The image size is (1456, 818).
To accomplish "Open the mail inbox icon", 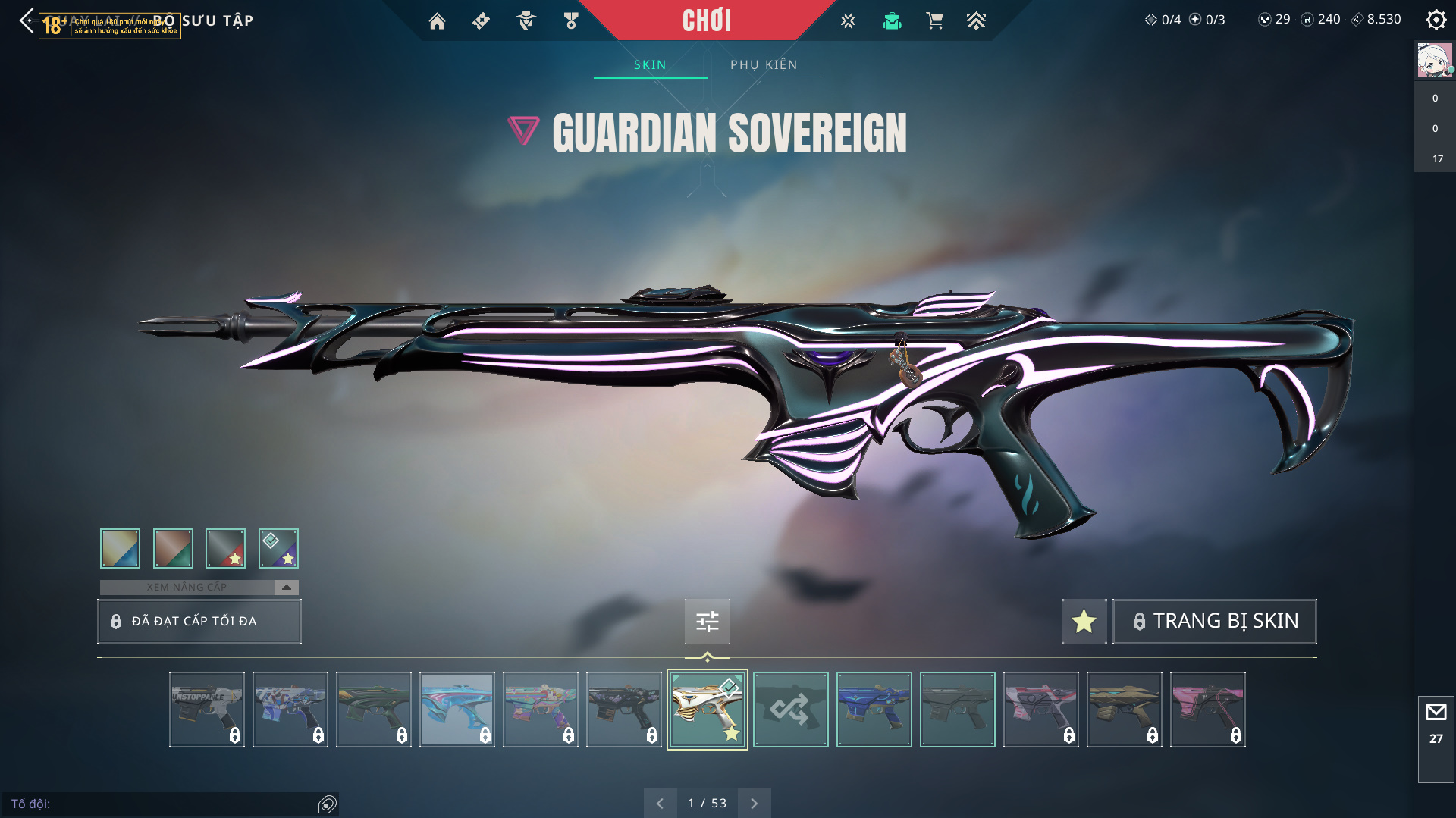I will pos(1436,713).
